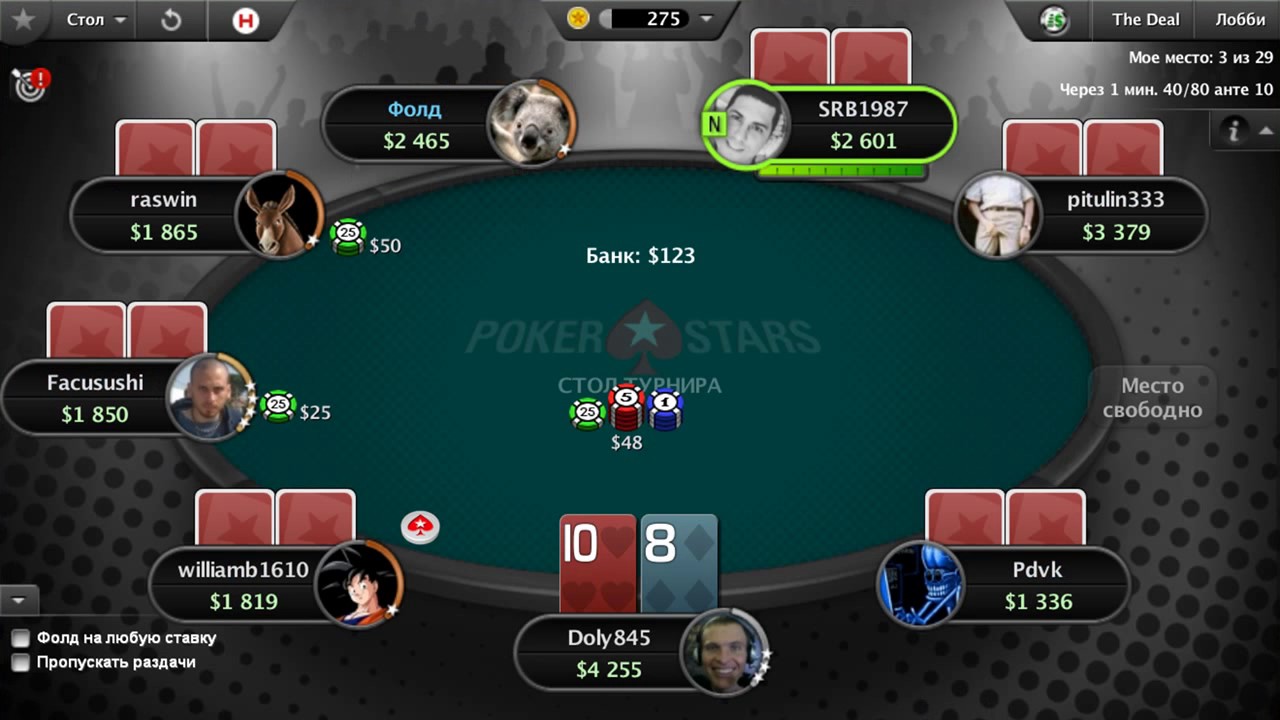Click the star favorites icon
Screen dimensions: 1280x720
pos(24,20)
